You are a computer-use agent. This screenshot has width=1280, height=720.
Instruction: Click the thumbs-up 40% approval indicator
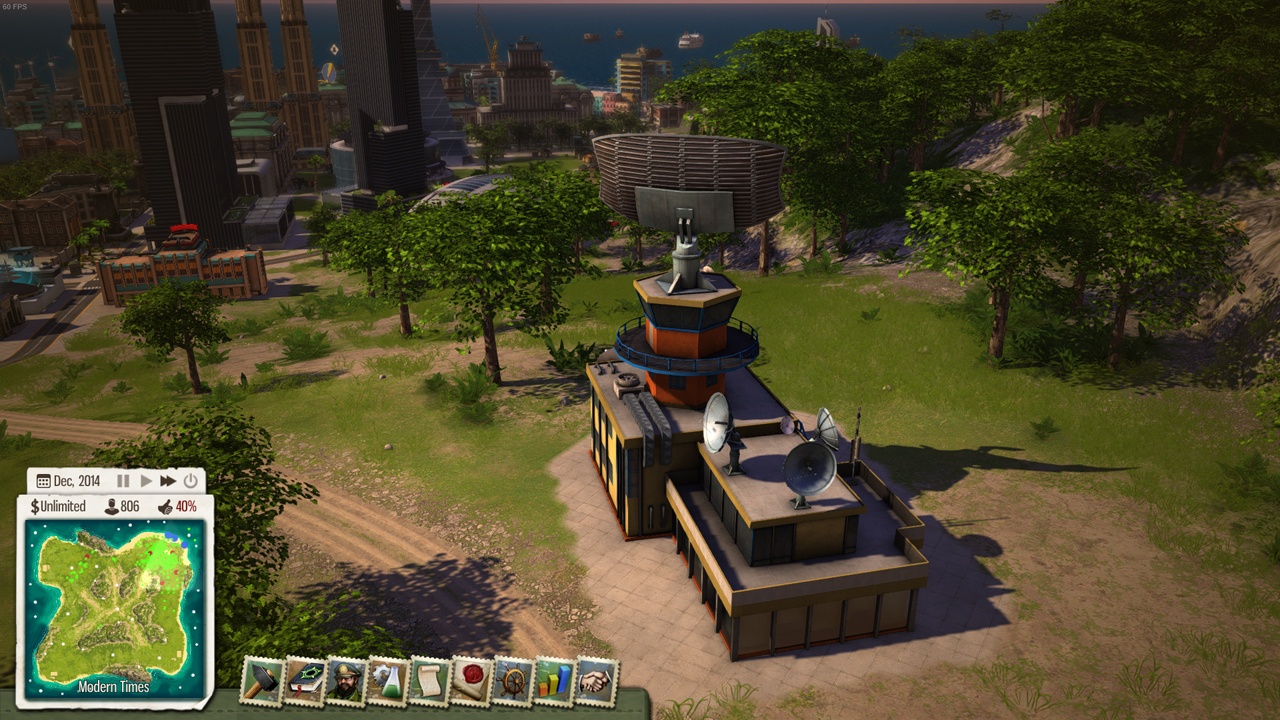tap(177, 506)
